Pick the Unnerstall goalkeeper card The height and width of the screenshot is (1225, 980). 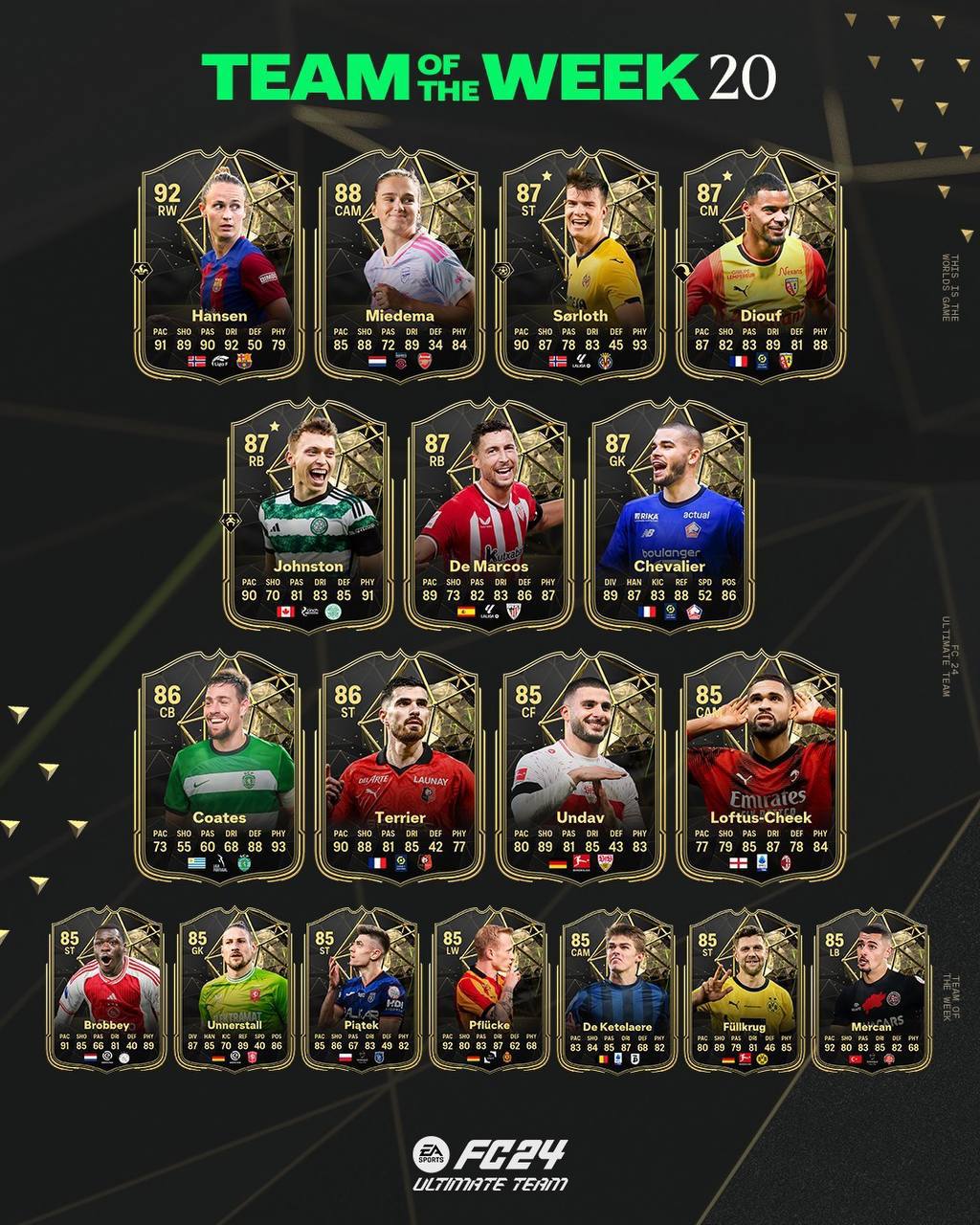234,991
